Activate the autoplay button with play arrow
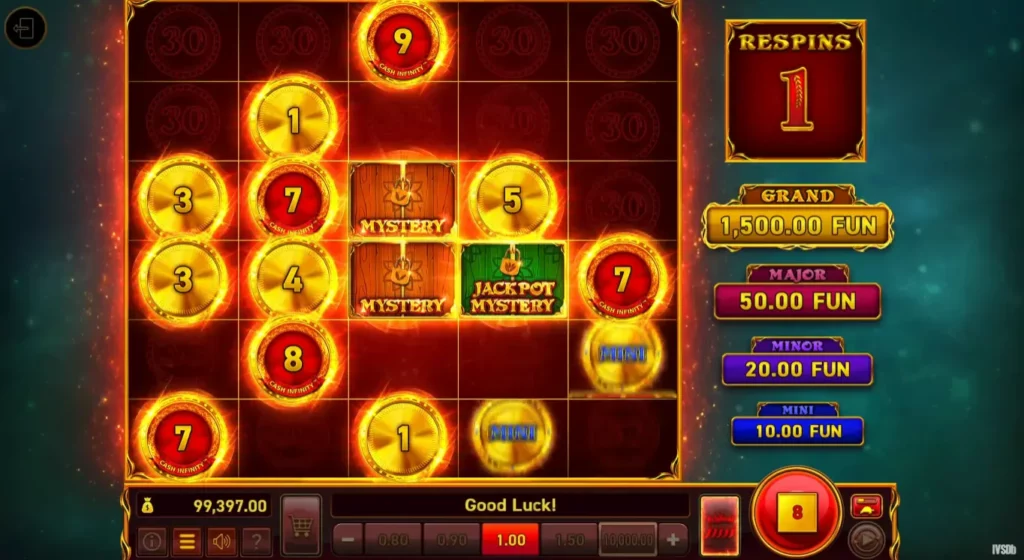 pyautogui.click(x=866, y=540)
